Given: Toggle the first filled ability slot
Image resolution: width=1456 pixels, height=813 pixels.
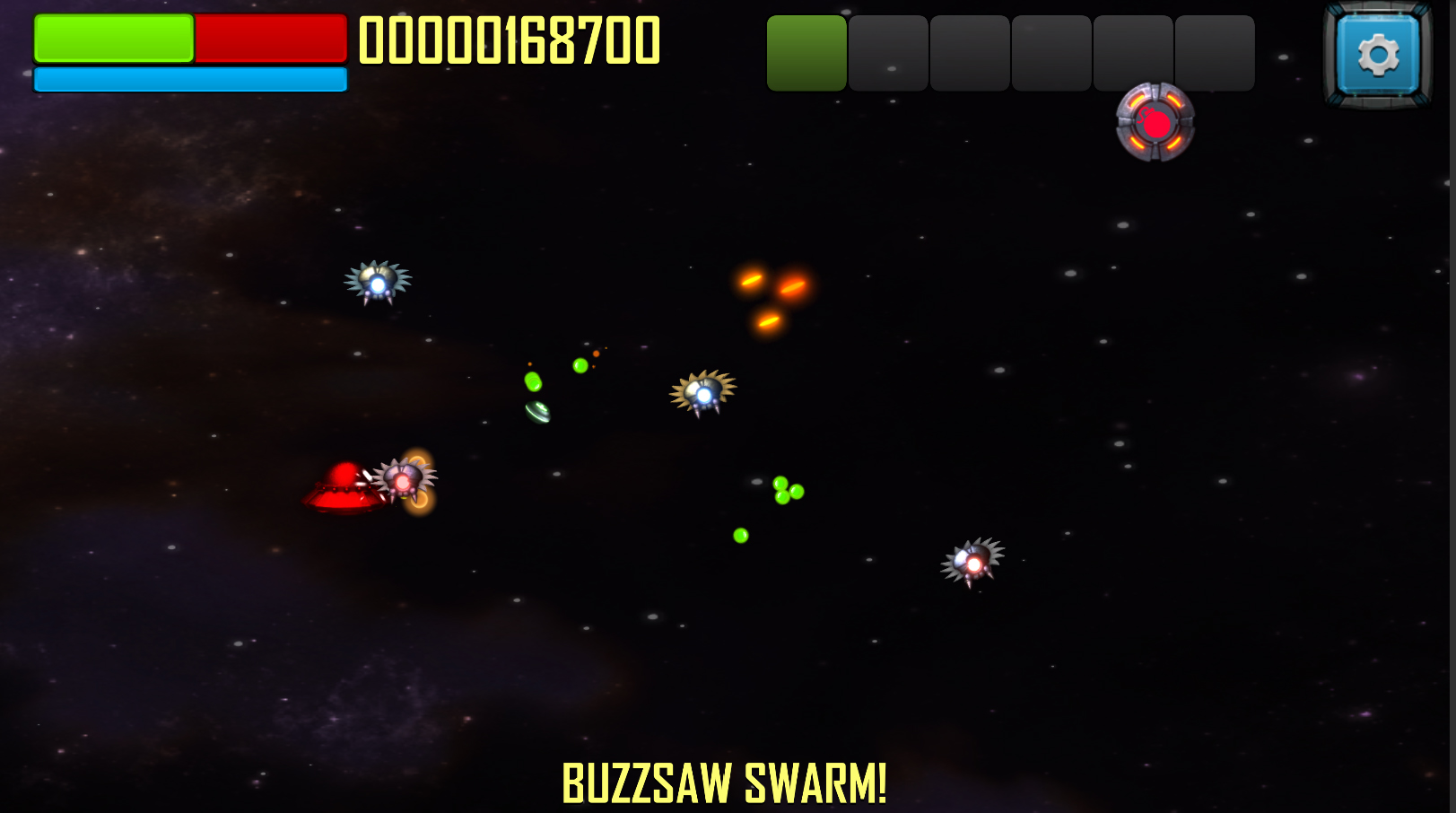Looking at the screenshot, I should (x=805, y=51).
